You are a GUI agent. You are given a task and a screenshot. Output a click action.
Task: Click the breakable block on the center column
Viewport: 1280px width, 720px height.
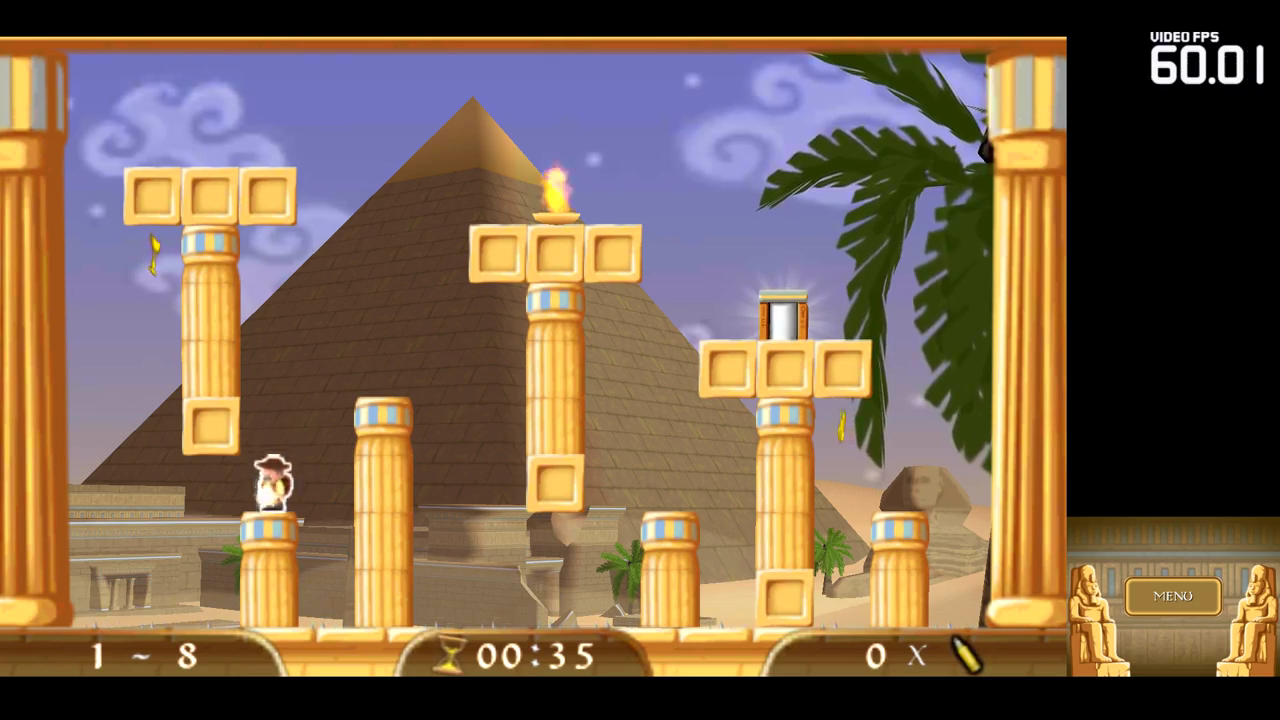pos(557,483)
